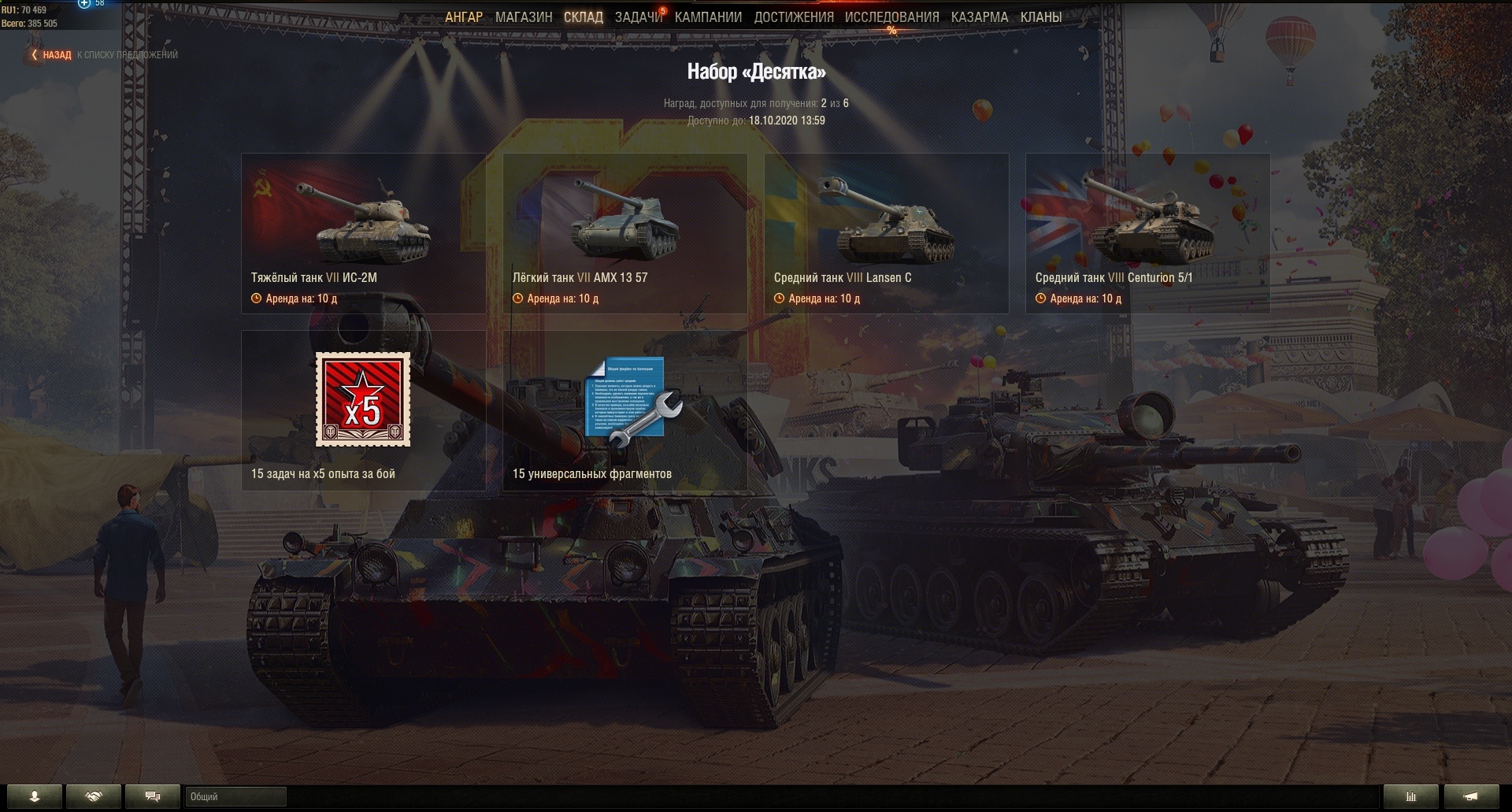Select the 15 universal fragments reward
1512x812 pixels.
624,410
